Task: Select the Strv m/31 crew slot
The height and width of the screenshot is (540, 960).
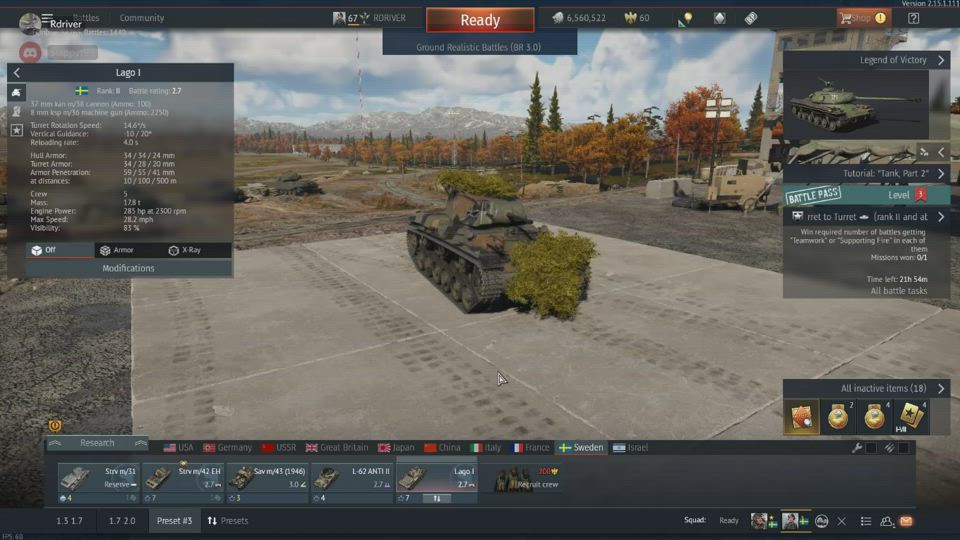Action: [98, 479]
